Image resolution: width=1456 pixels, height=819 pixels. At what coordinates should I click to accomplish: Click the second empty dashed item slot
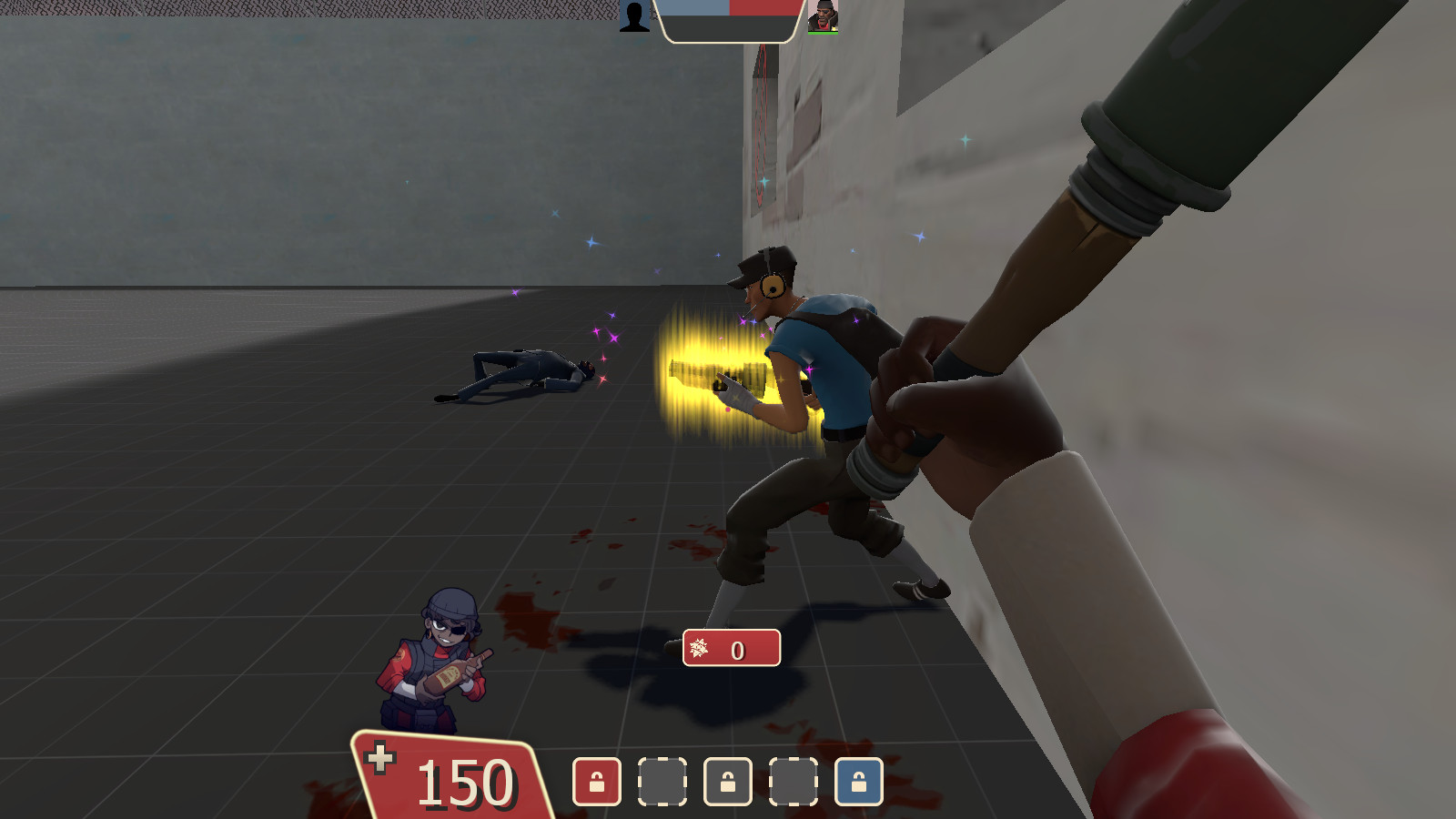tap(794, 781)
